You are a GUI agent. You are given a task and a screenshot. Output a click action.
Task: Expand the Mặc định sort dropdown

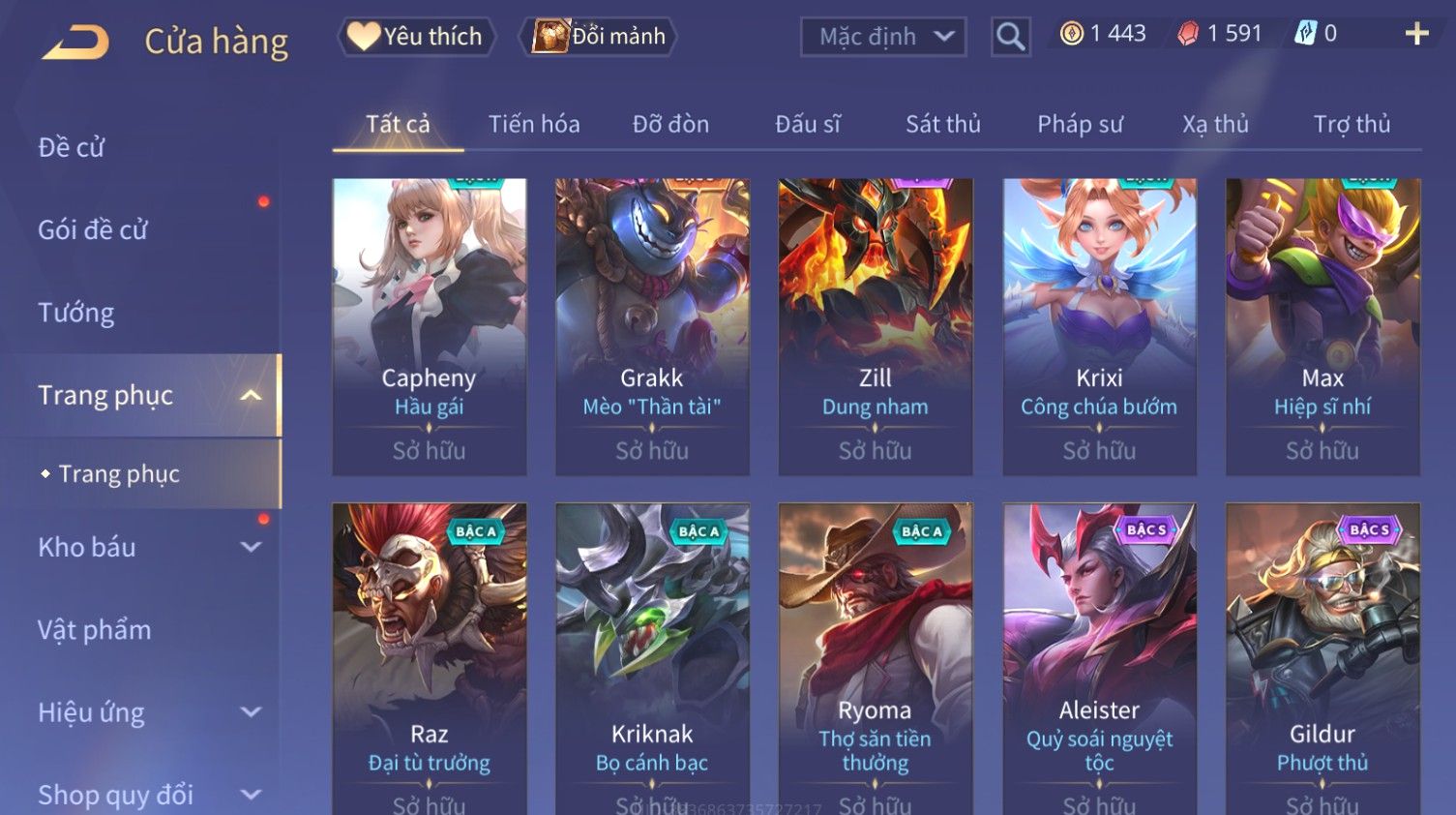[x=882, y=37]
